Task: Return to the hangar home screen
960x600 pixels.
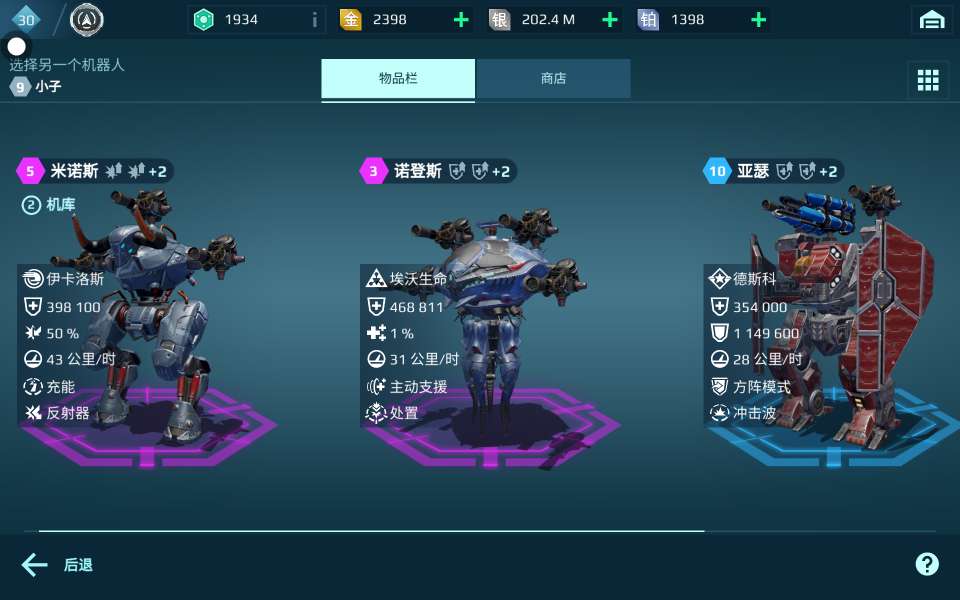Action: (x=932, y=20)
